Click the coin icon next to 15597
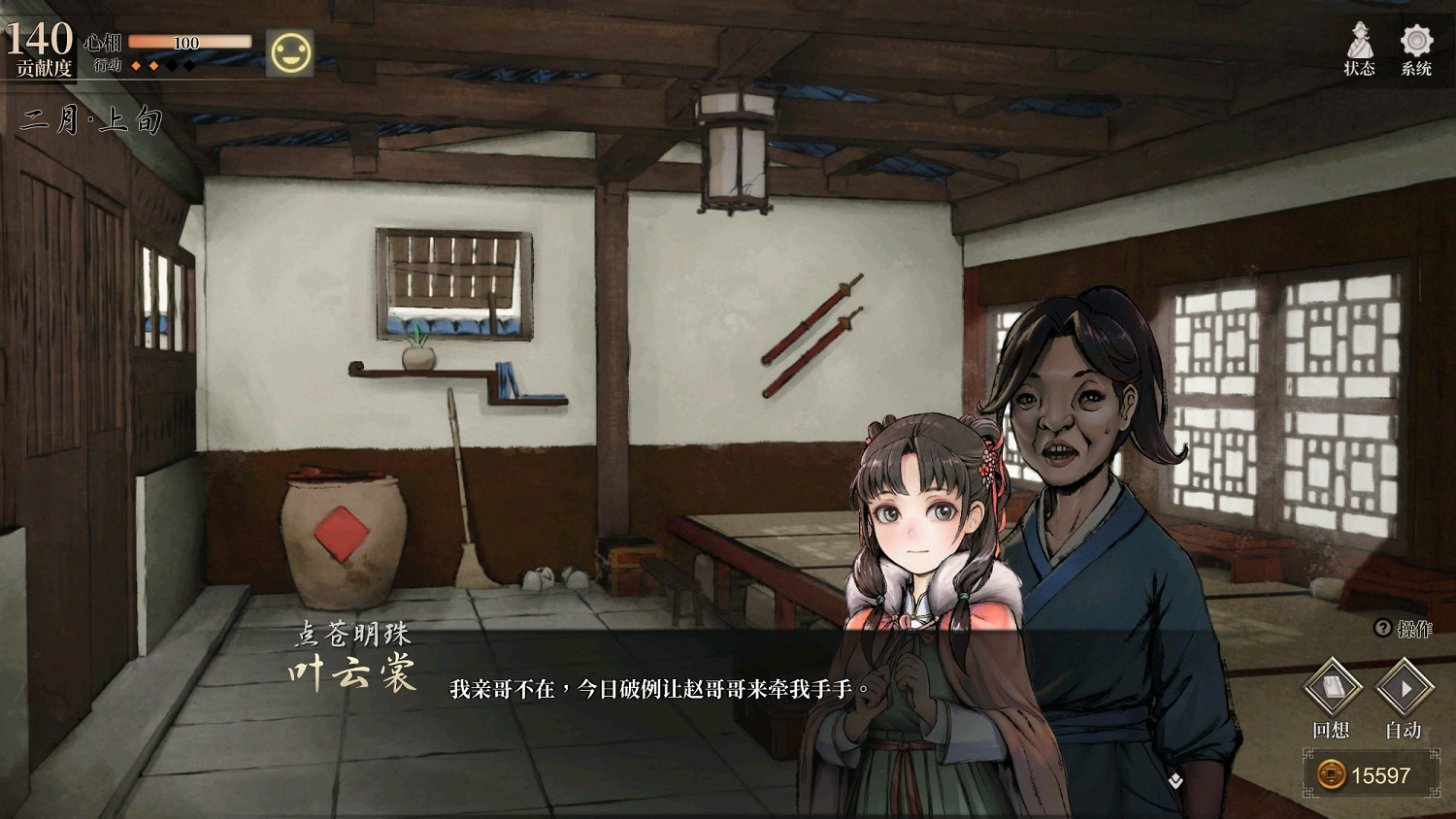This screenshot has width=1456, height=819. pyautogui.click(x=1332, y=774)
